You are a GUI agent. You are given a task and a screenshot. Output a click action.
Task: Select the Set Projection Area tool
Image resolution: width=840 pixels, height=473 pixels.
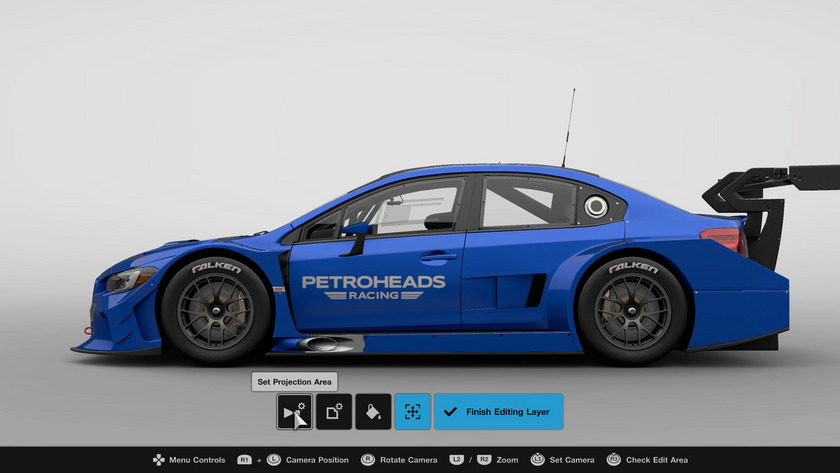tap(294, 412)
